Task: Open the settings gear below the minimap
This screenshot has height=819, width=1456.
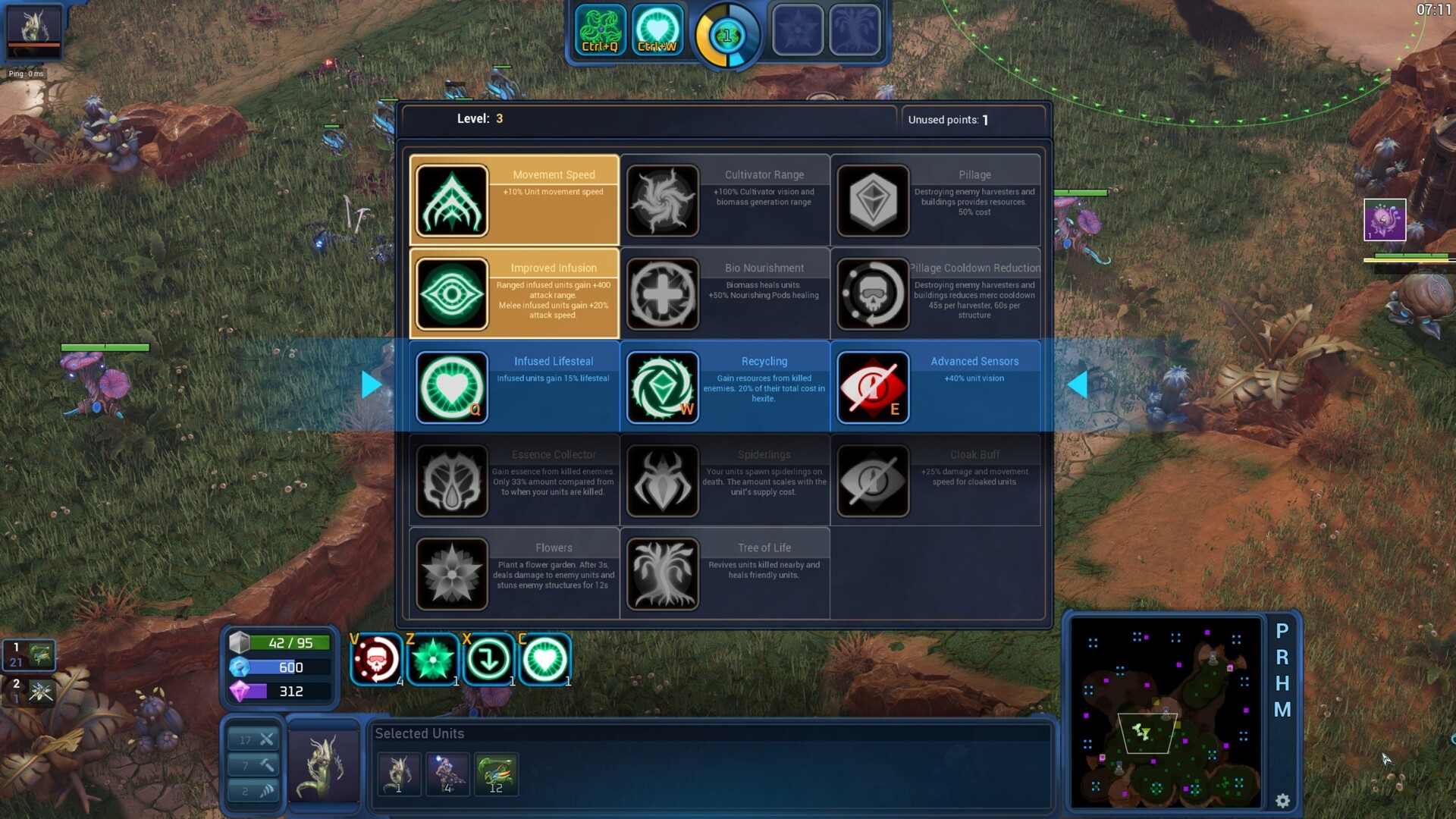Action: 1283,800
